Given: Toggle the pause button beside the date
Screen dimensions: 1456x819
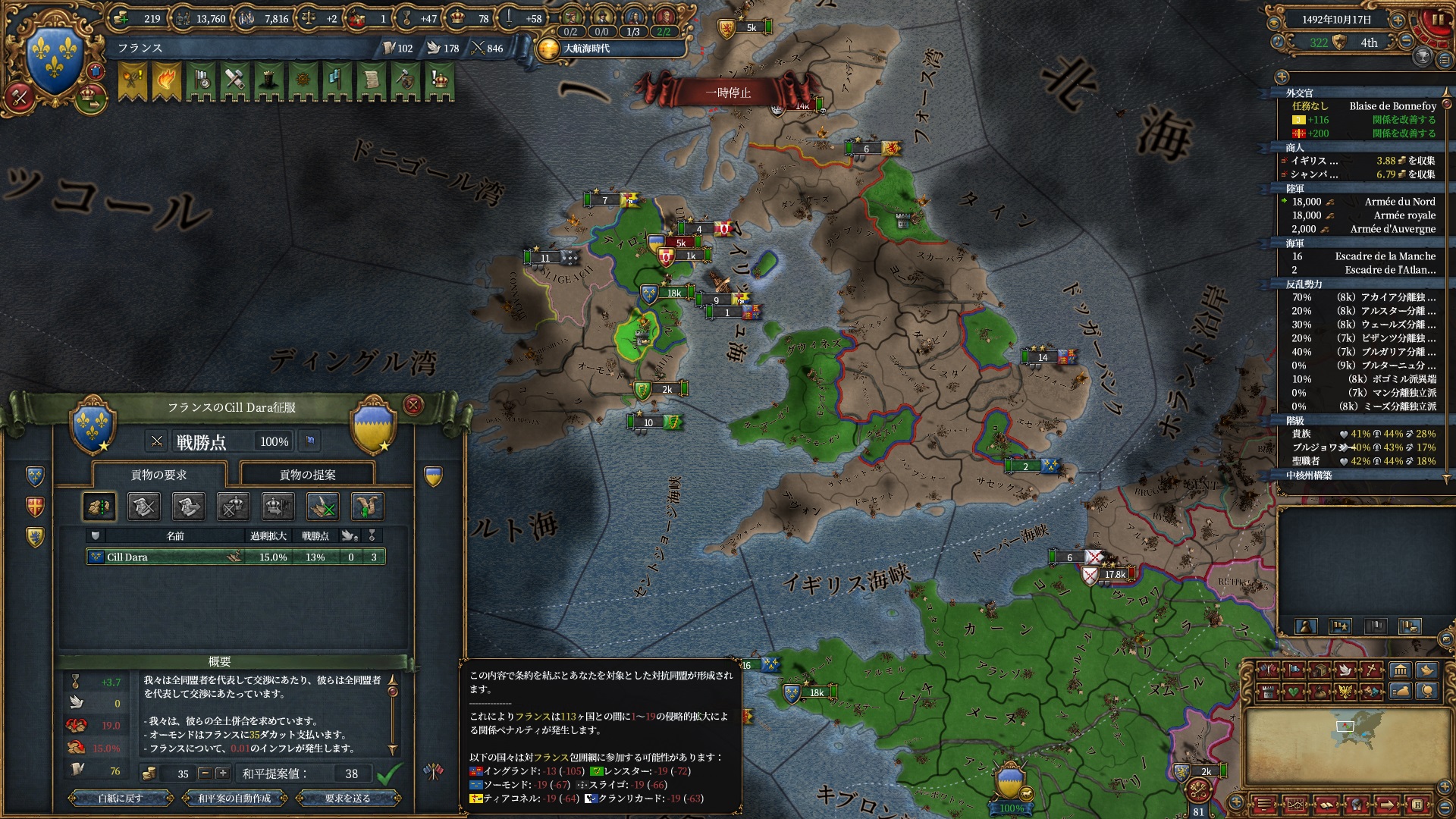Looking at the screenshot, I should [x=1438, y=20].
